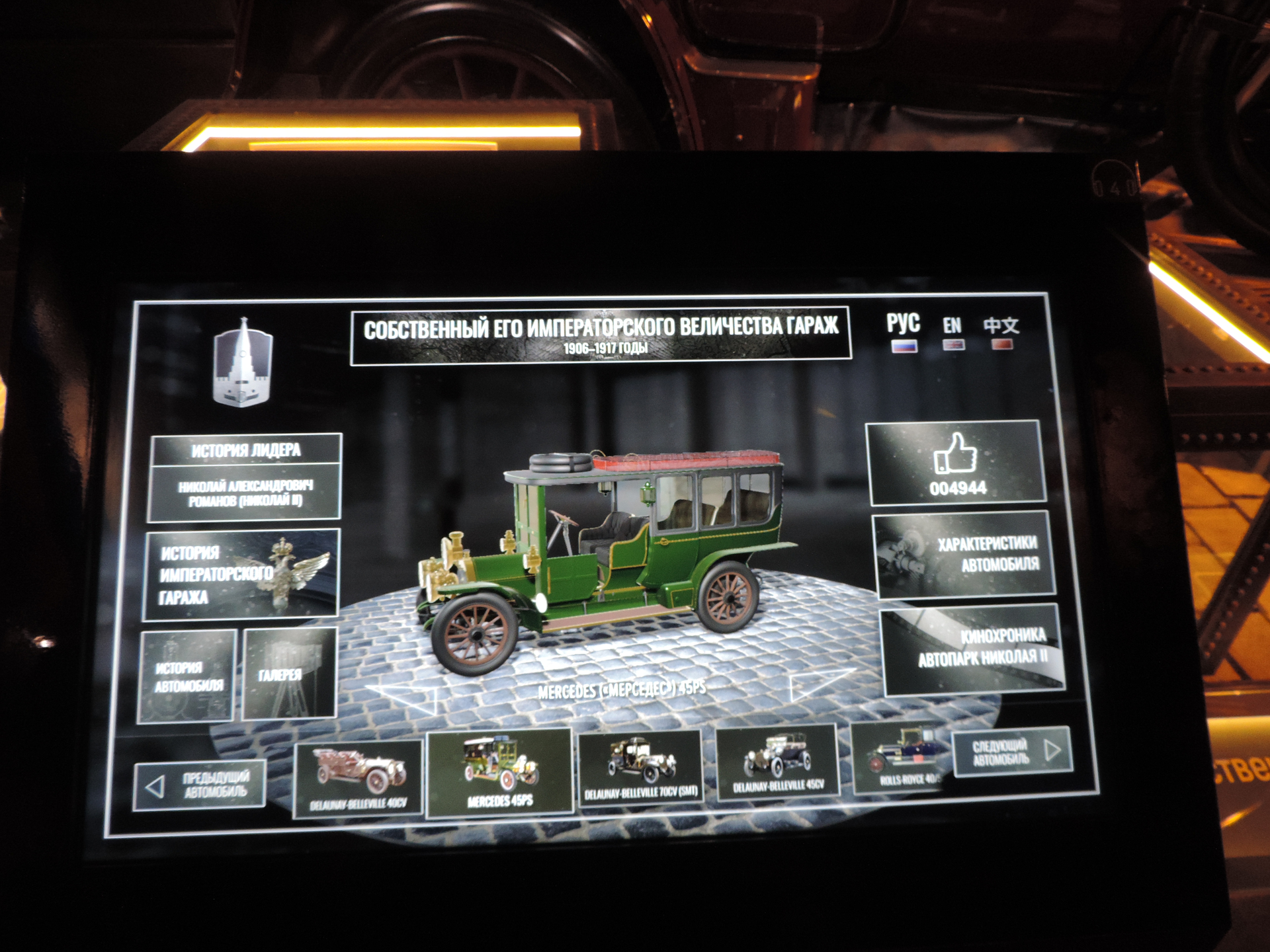
Task: Switch the language to EN
Action: (952, 332)
